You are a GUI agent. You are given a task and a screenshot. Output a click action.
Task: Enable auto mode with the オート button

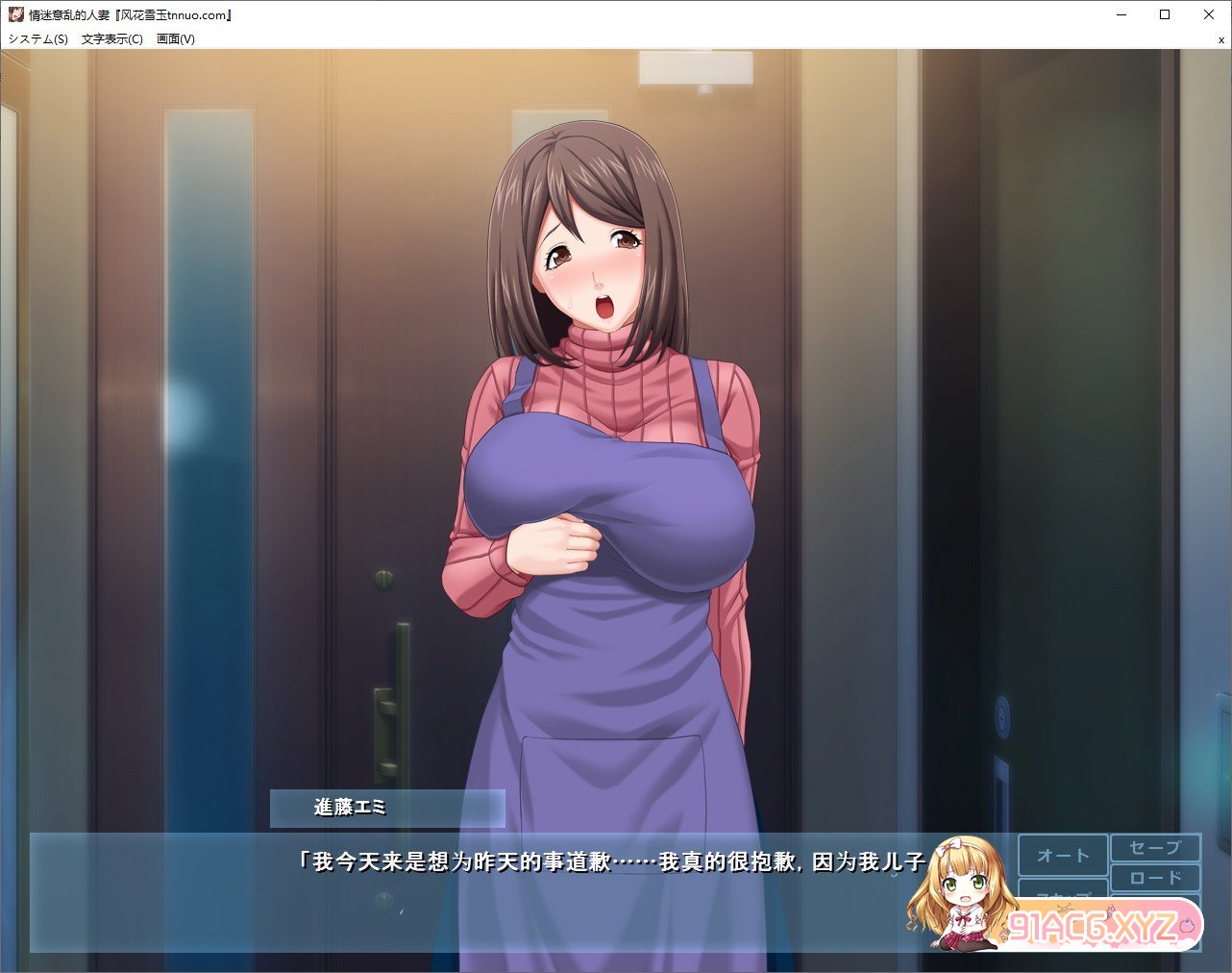(1062, 855)
